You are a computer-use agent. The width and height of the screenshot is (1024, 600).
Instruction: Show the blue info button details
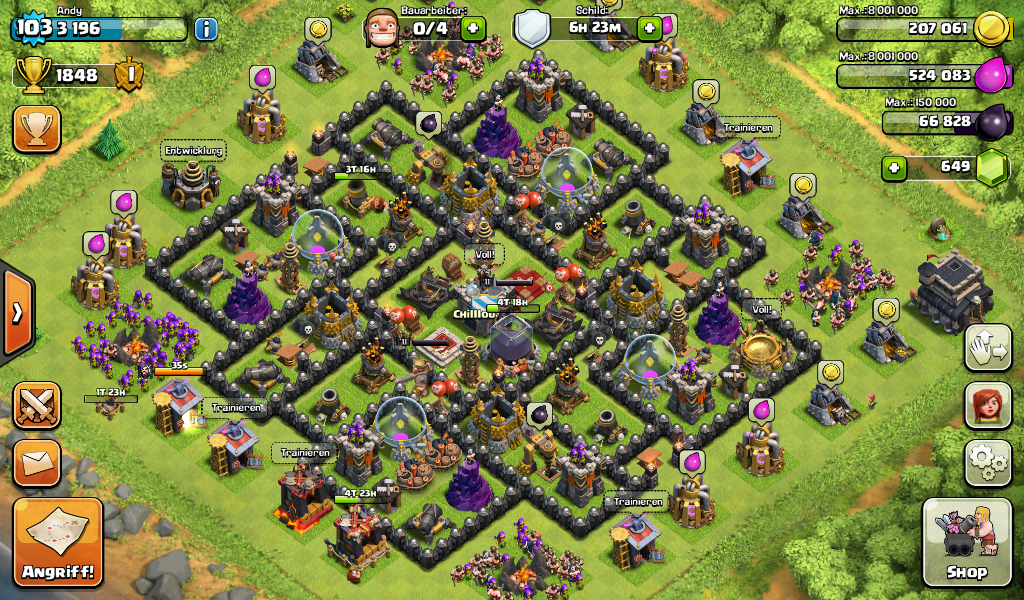tap(206, 28)
